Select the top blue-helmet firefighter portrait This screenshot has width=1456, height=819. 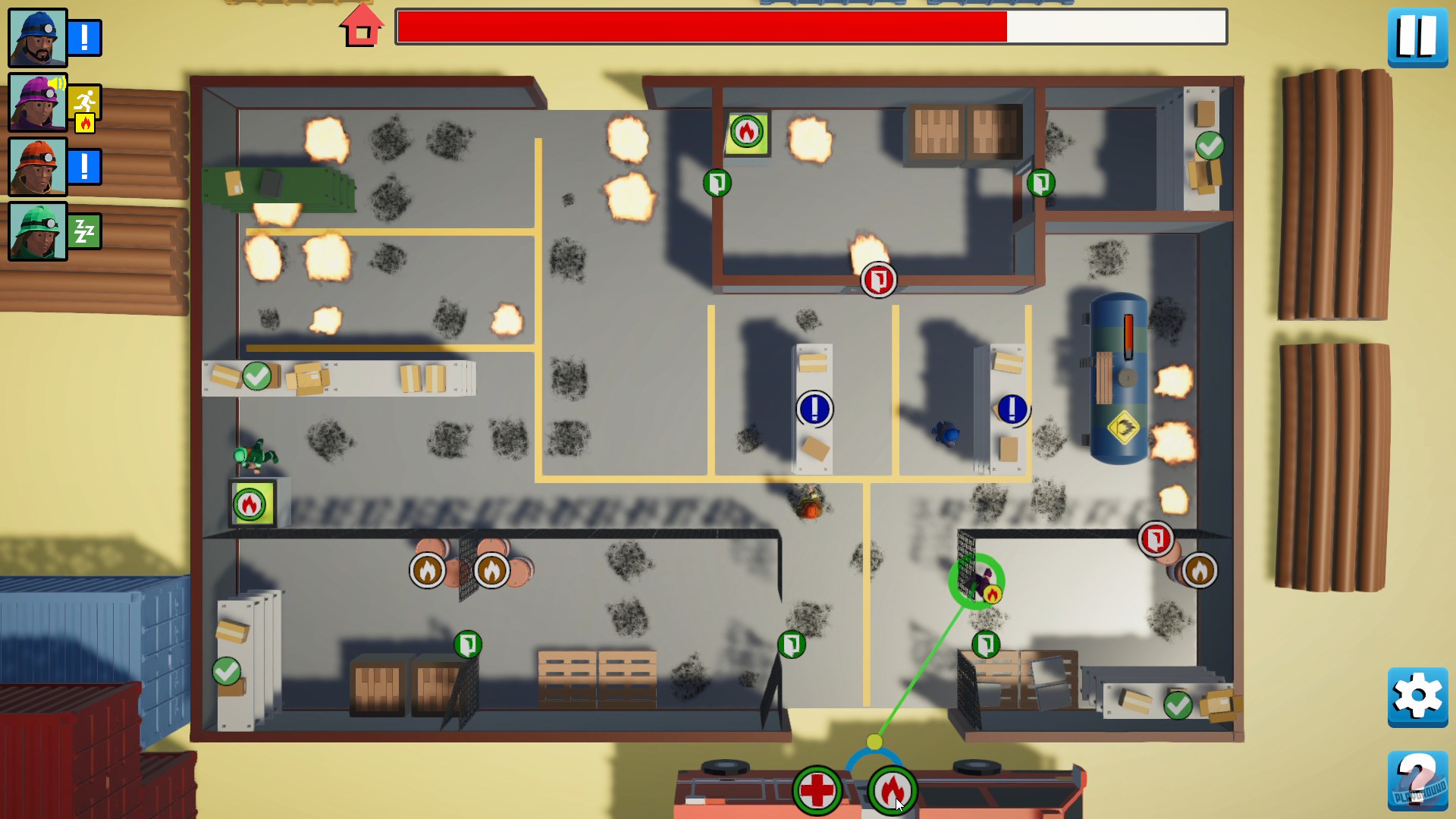(36, 36)
